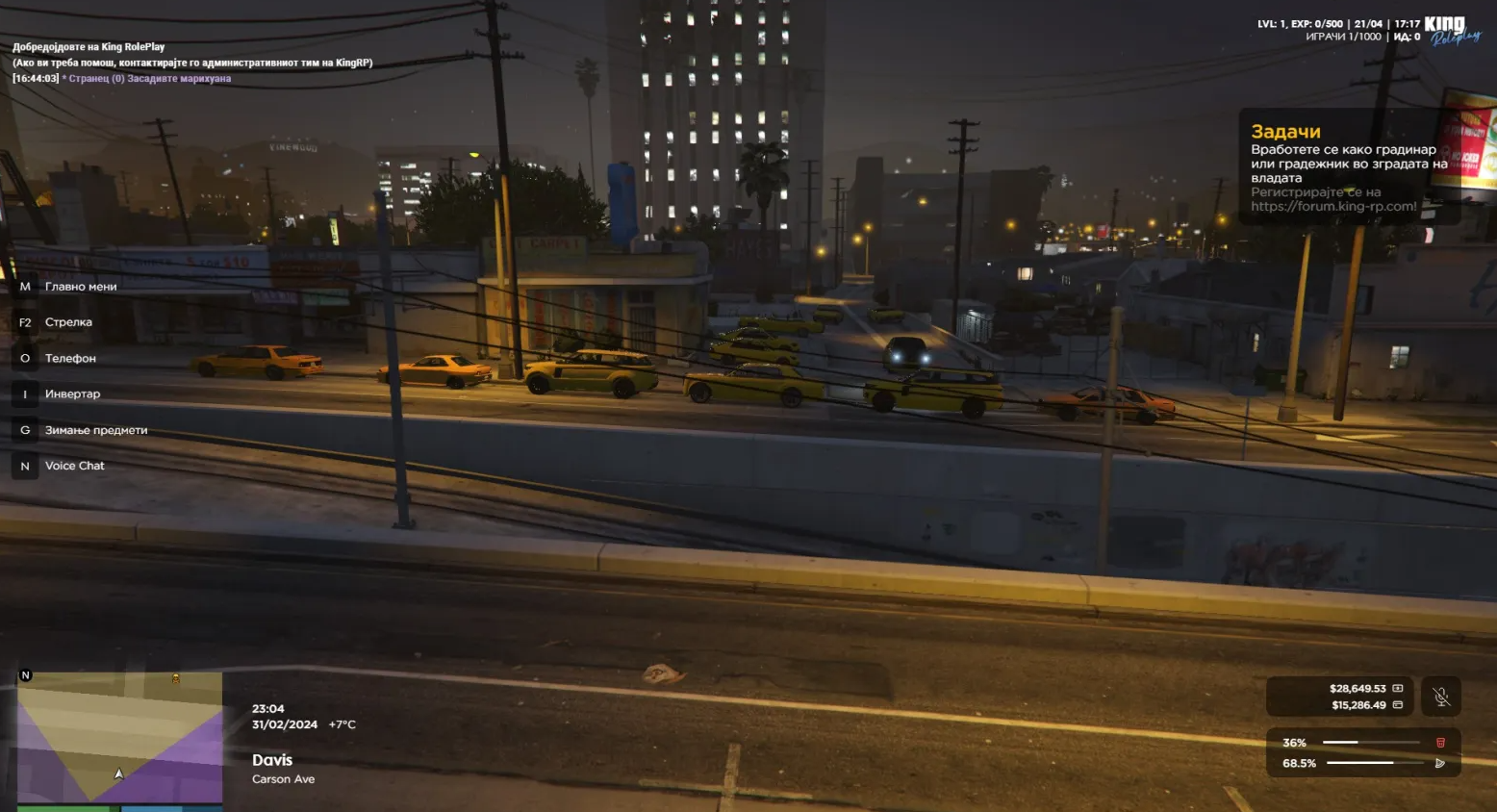Click the bank card icon
The image size is (1497, 812).
tap(1398, 705)
